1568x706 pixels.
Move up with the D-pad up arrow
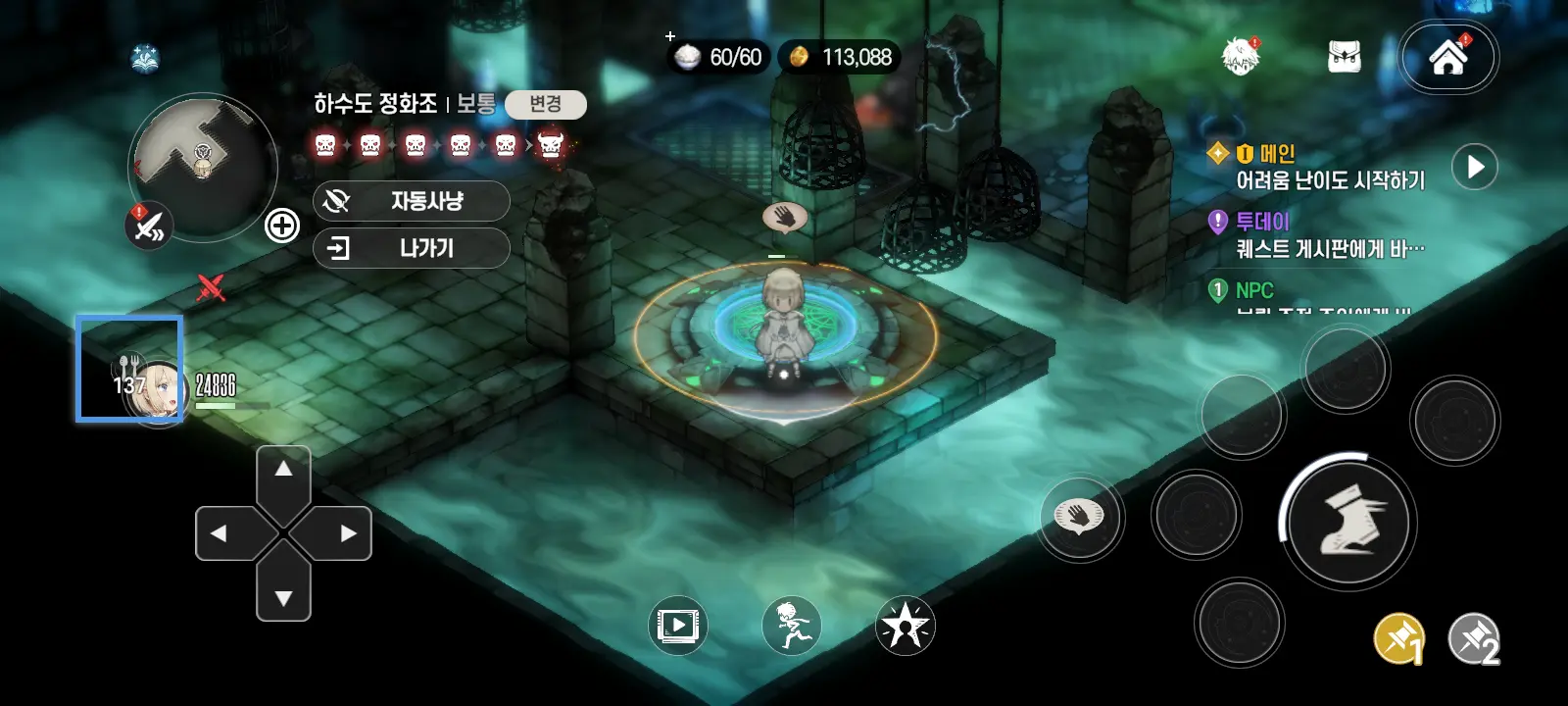click(283, 471)
